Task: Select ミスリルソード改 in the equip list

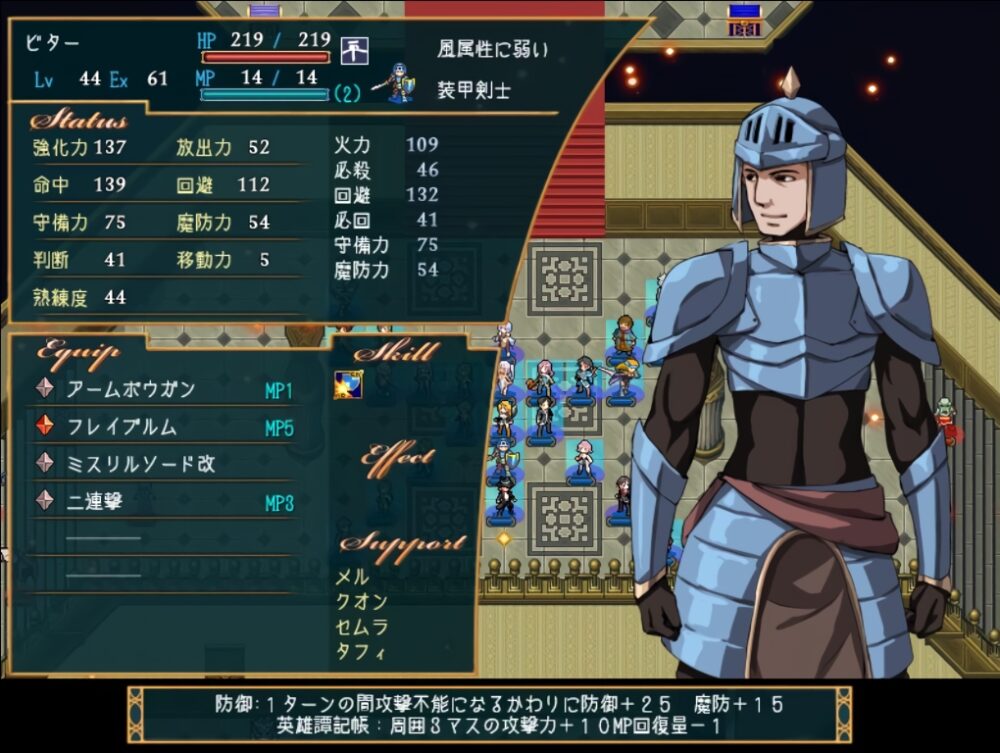Action: (141, 464)
